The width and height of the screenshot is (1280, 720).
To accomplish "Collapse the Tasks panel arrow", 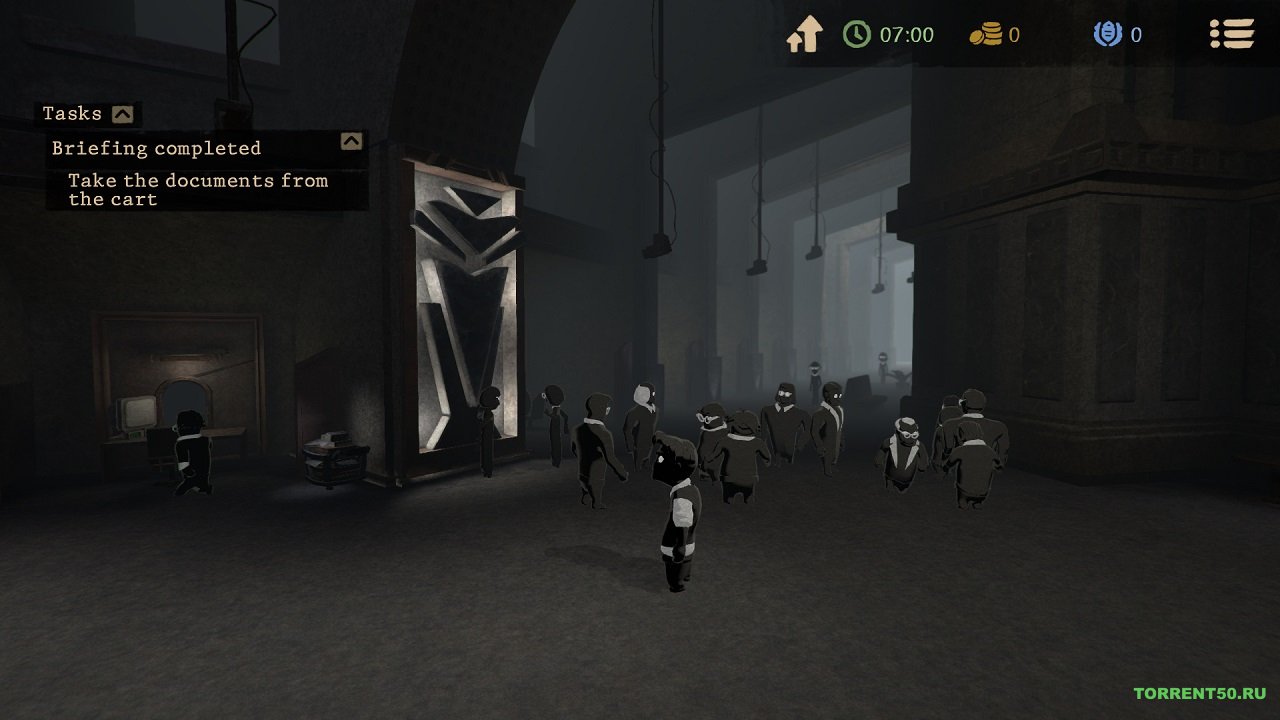I will 122,114.
